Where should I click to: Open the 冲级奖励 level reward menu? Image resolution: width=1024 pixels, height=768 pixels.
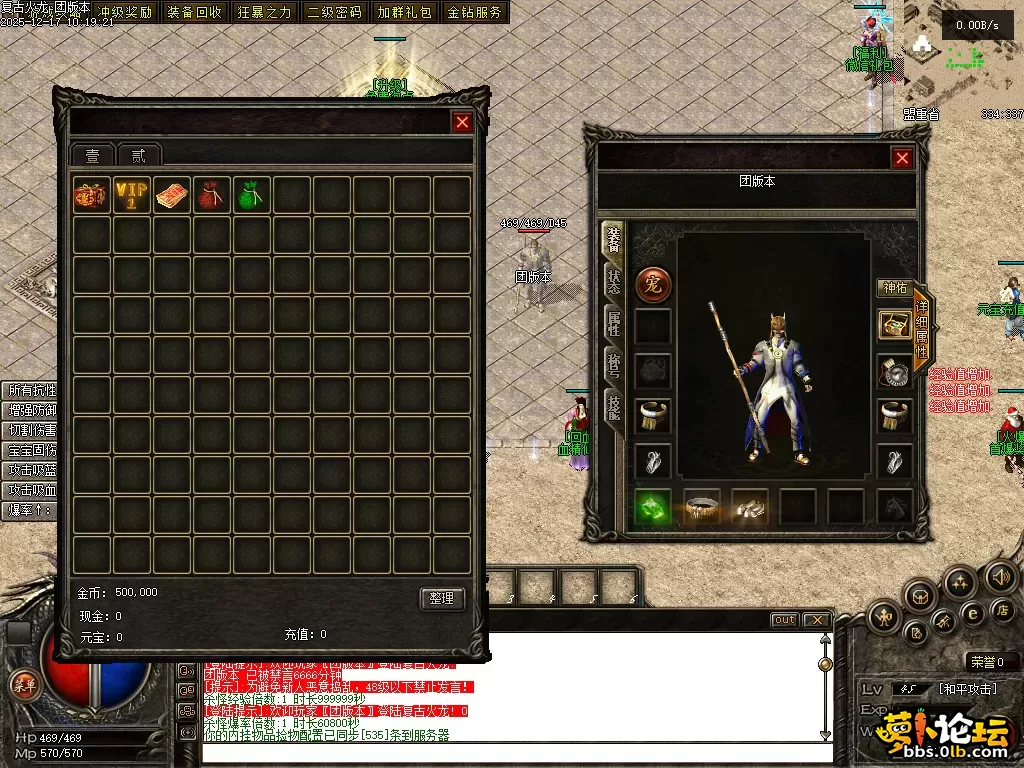[124, 12]
